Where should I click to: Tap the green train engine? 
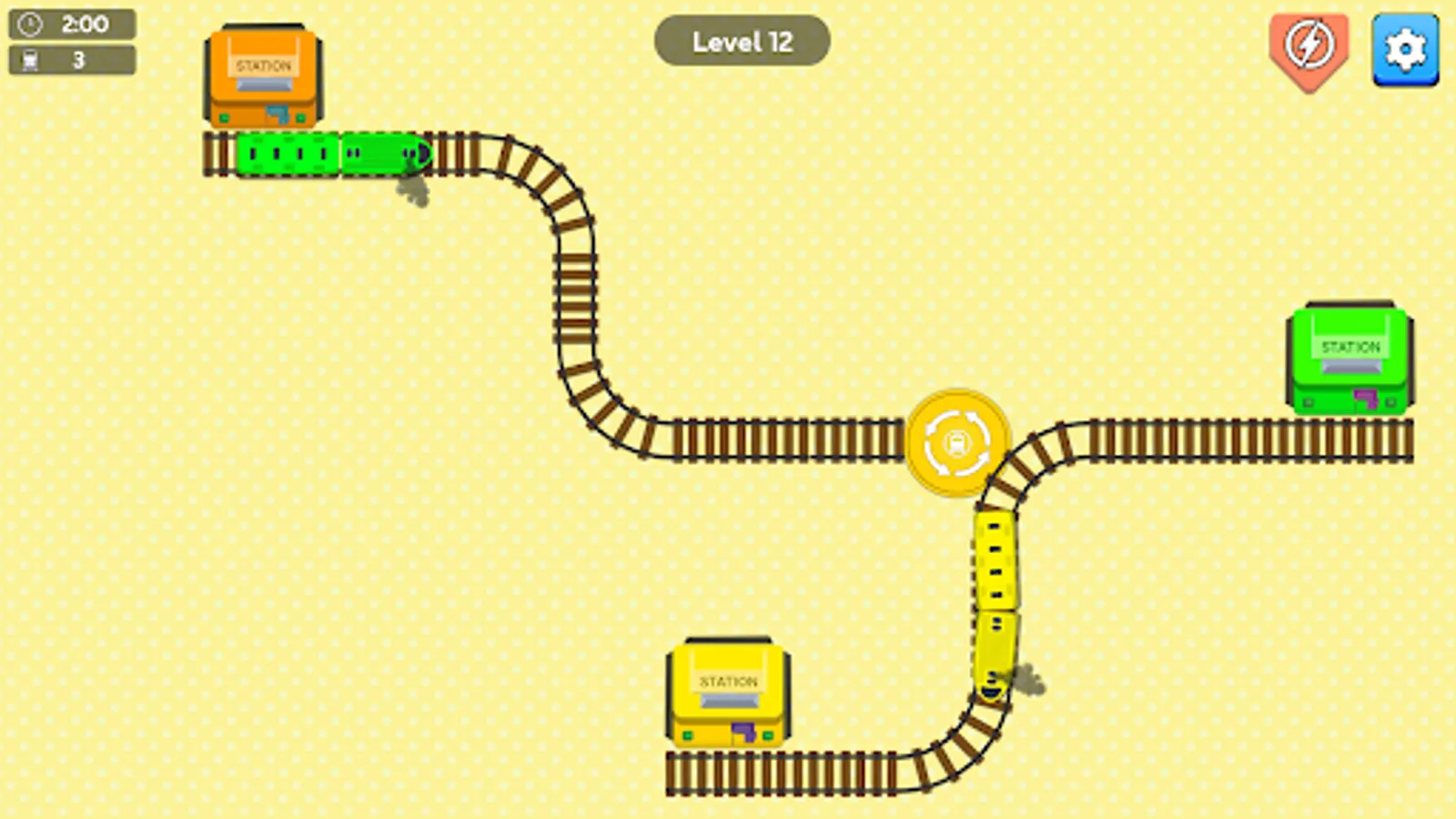coord(382,155)
